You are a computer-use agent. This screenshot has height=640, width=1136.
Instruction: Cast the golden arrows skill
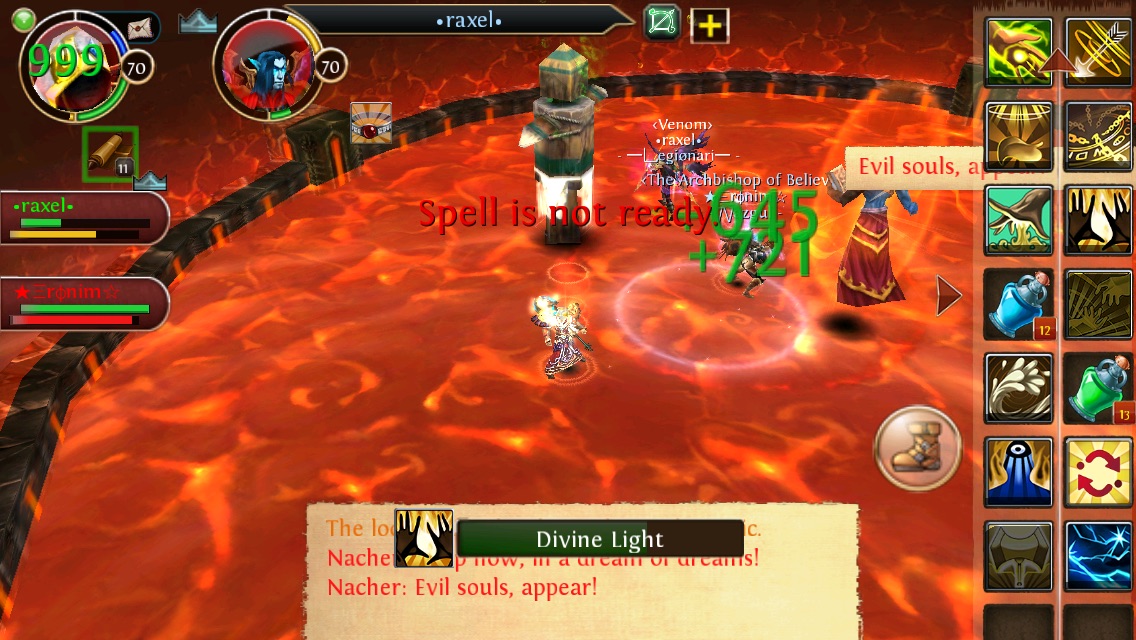(x=1097, y=52)
